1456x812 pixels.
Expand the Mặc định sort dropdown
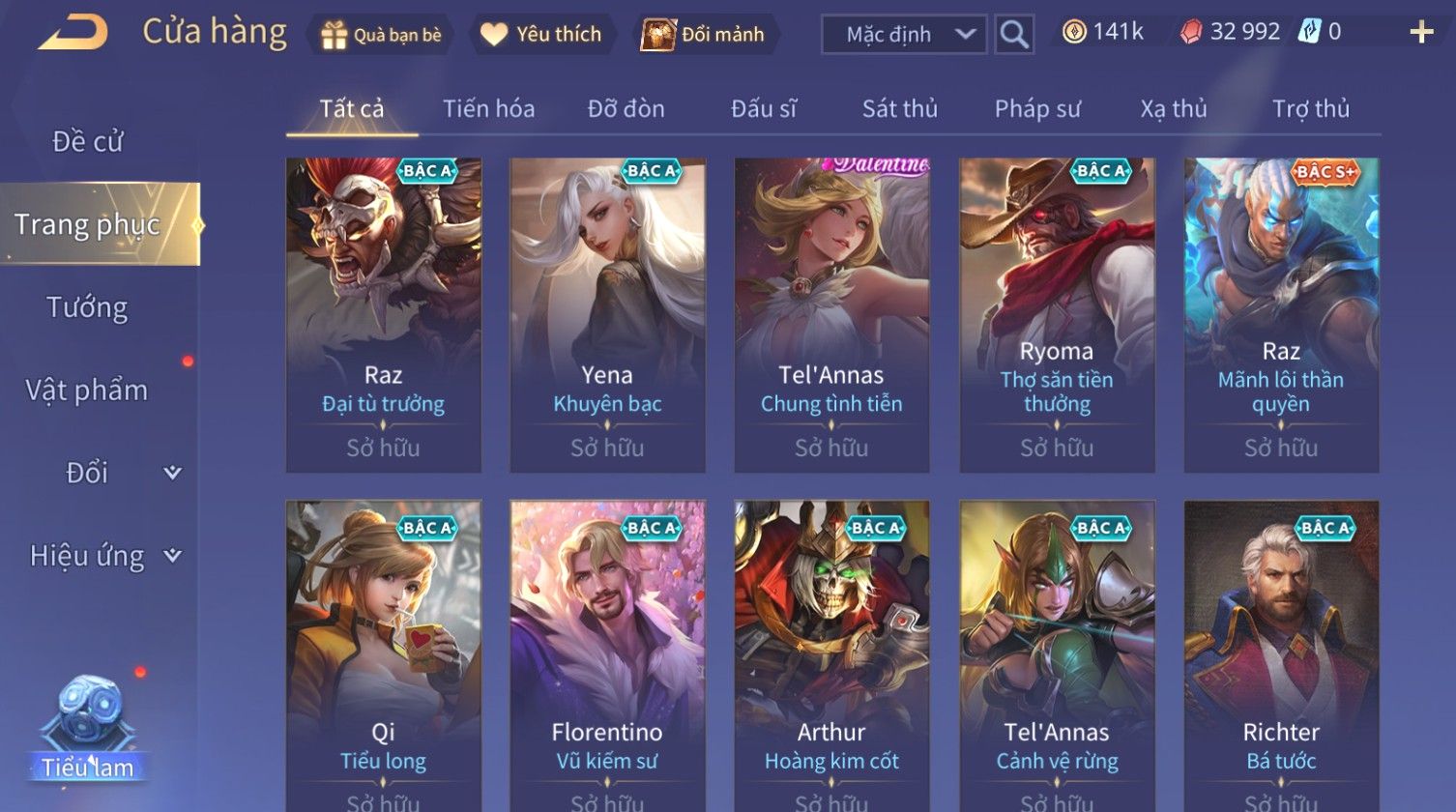tap(903, 35)
